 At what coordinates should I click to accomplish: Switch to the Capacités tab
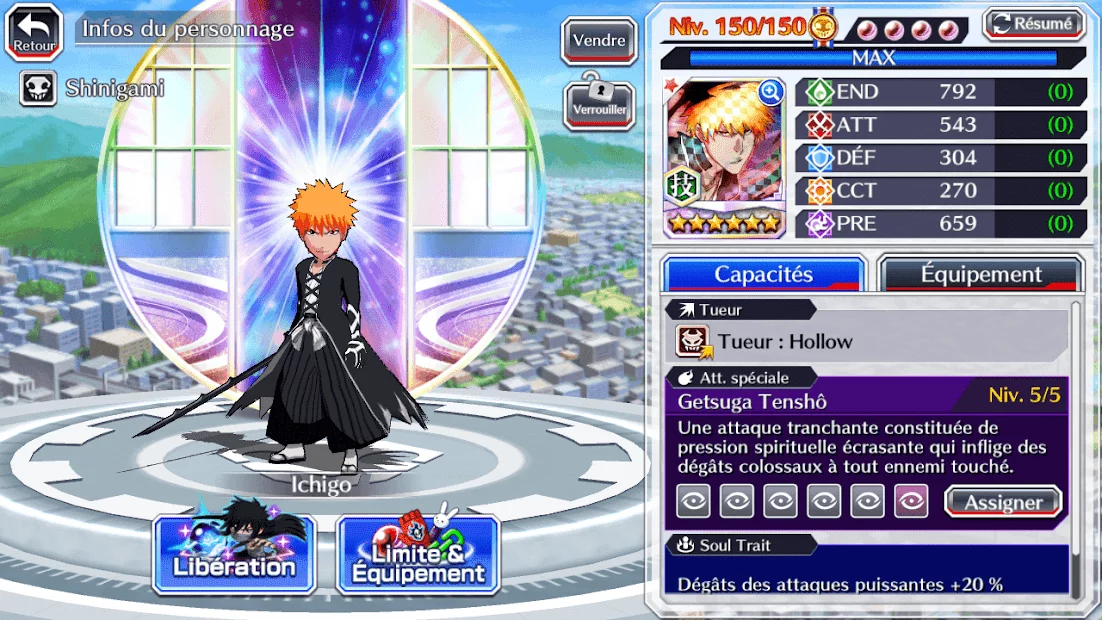pyautogui.click(x=763, y=274)
